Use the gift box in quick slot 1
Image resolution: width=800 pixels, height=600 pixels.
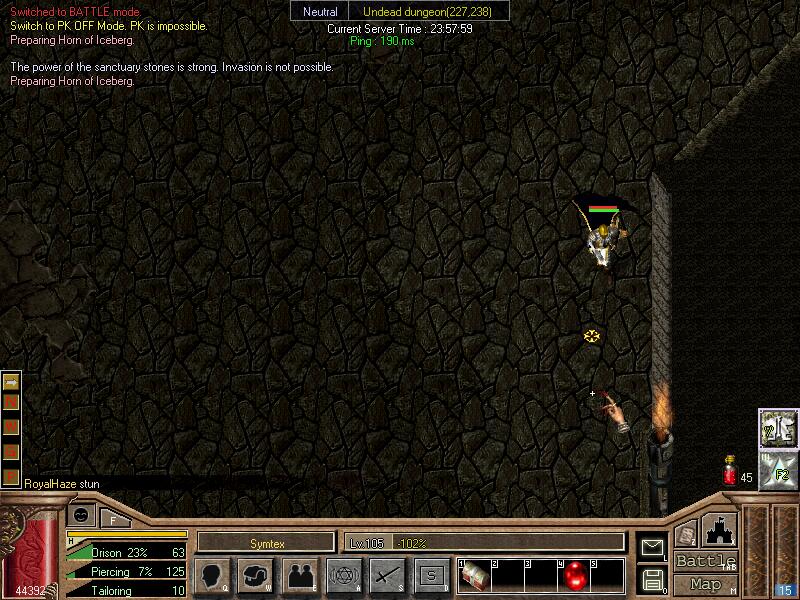pos(474,575)
